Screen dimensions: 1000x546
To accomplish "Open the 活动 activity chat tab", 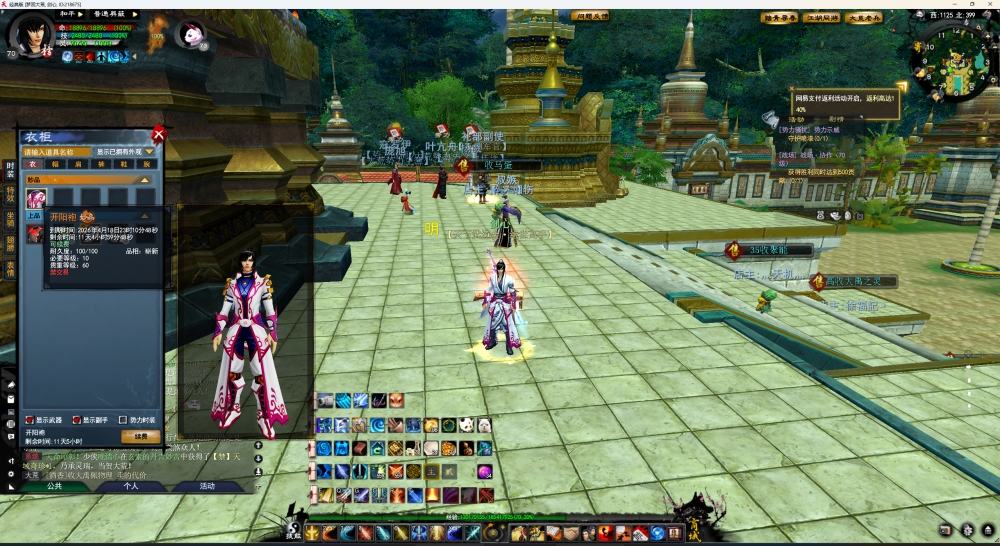I will click(206, 486).
